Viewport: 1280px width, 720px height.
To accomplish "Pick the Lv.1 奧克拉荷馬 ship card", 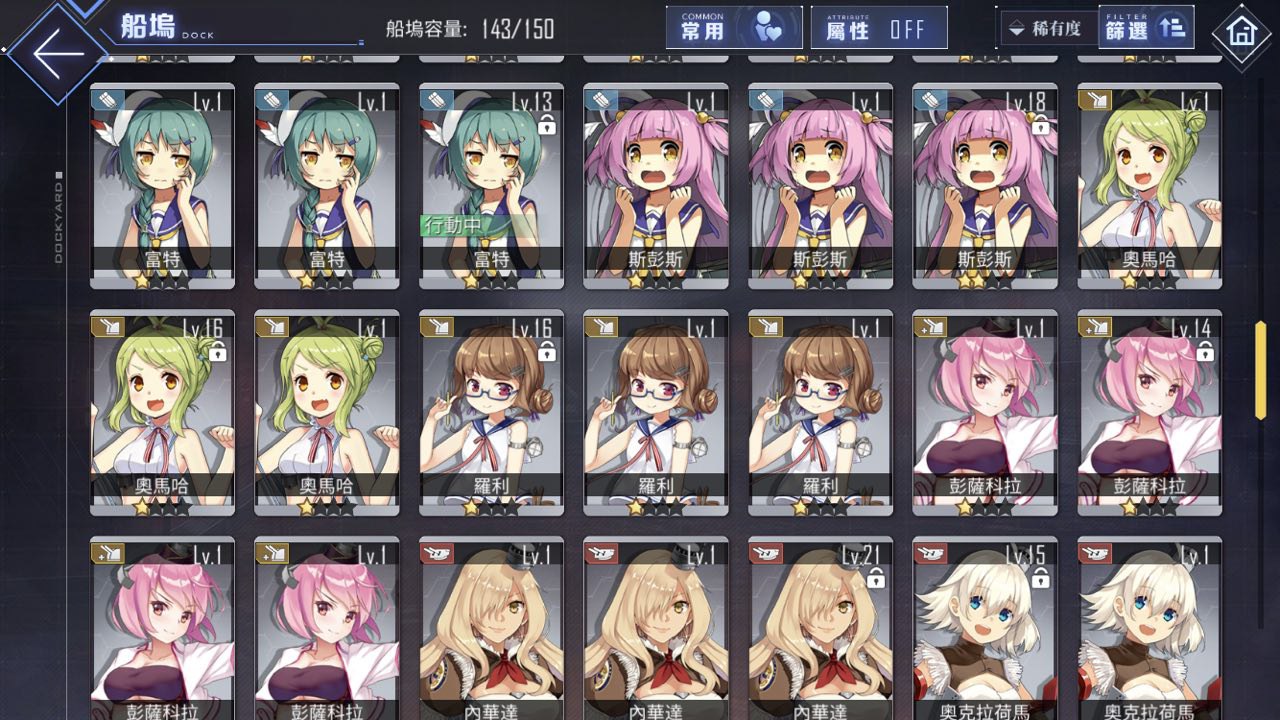I will (1149, 630).
